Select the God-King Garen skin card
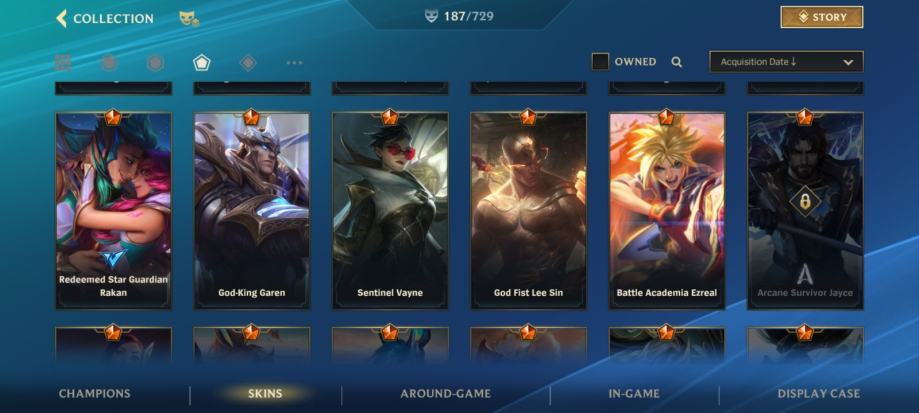919x413 pixels. [x=252, y=210]
